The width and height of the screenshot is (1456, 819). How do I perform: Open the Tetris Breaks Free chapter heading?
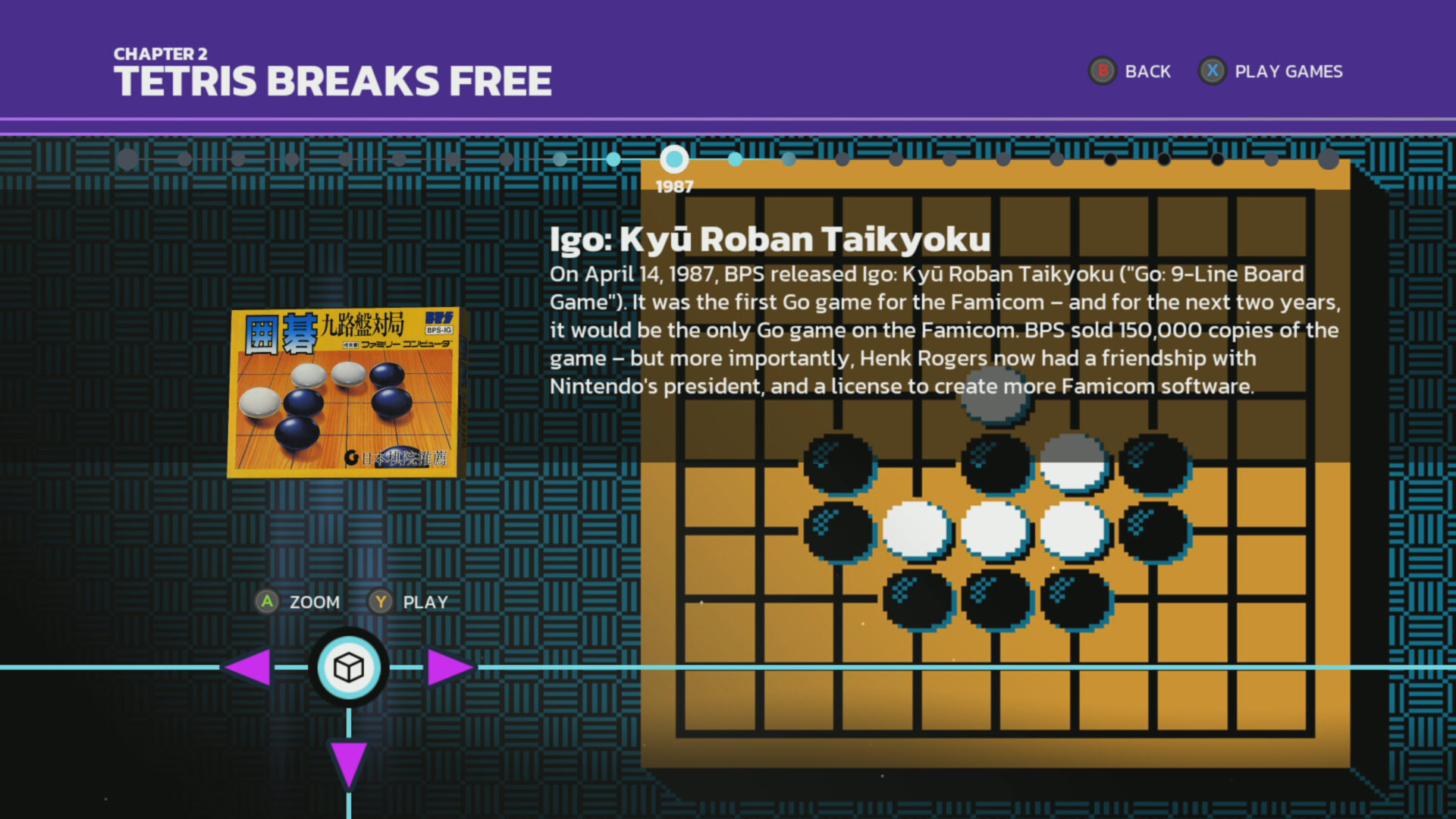(332, 78)
